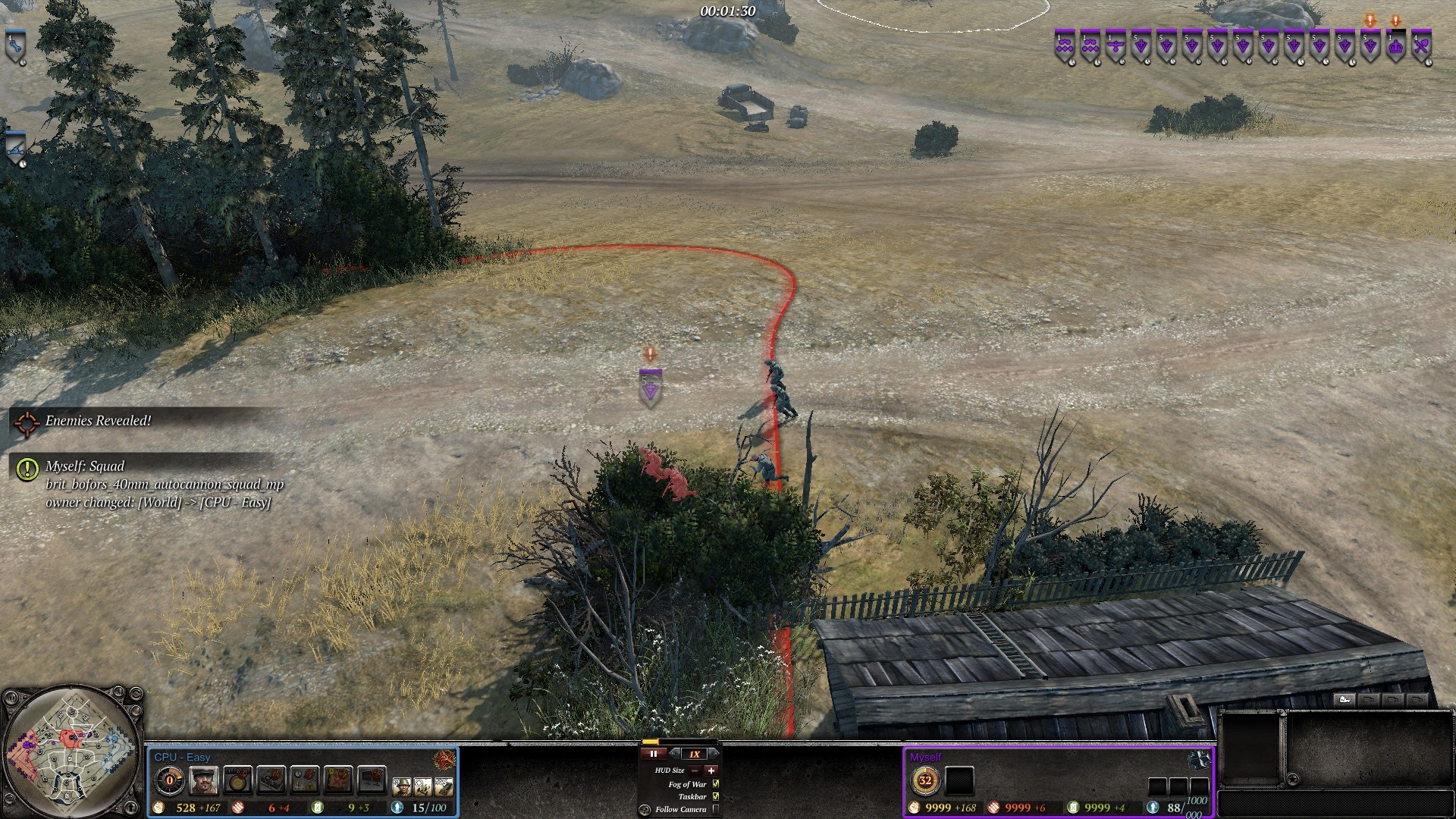This screenshot has height=819, width=1456.
Task: Click the Myself command point dial
Action: [x=925, y=780]
